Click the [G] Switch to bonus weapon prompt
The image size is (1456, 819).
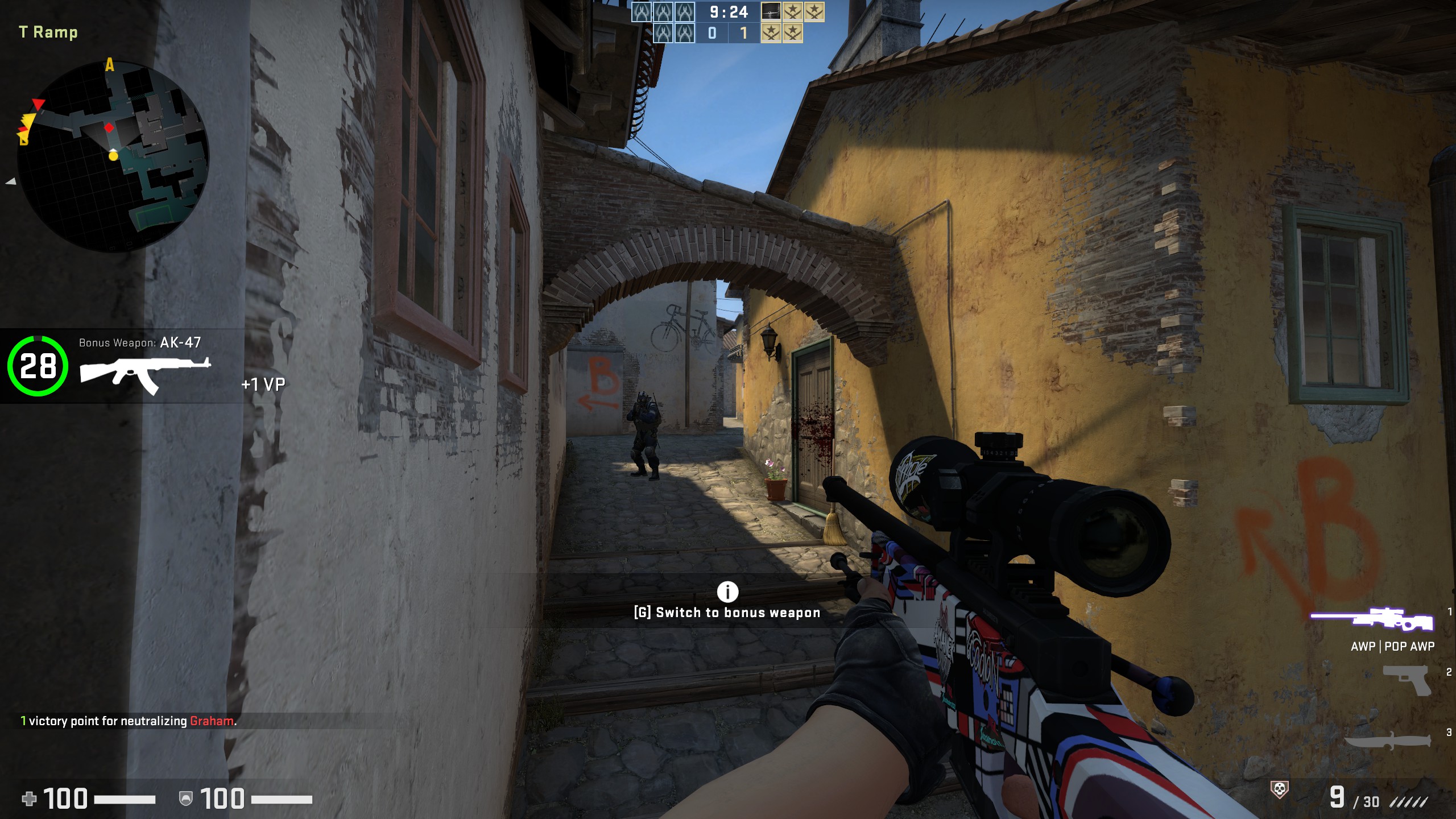click(726, 613)
